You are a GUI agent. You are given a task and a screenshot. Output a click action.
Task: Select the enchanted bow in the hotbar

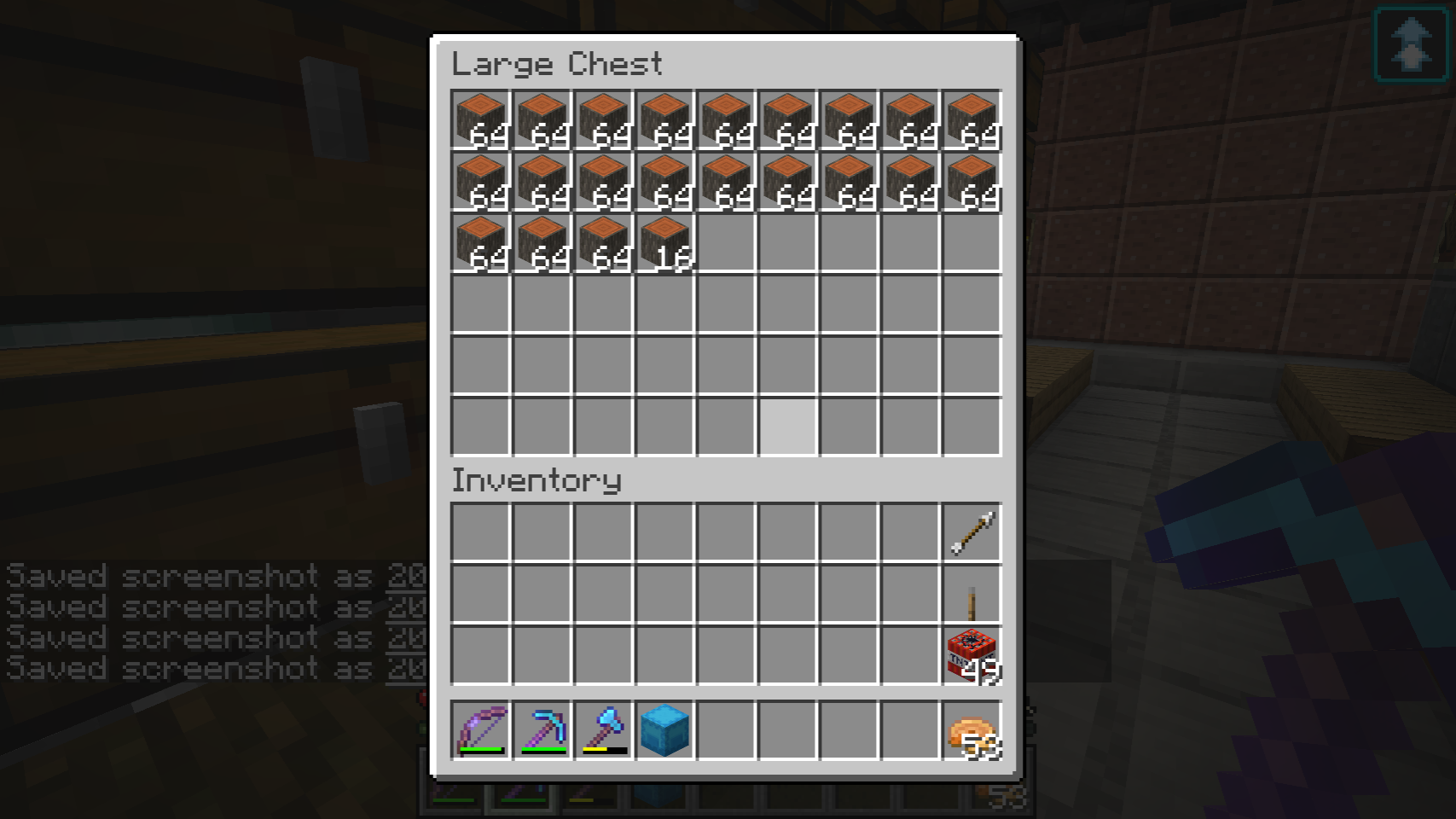480,730
